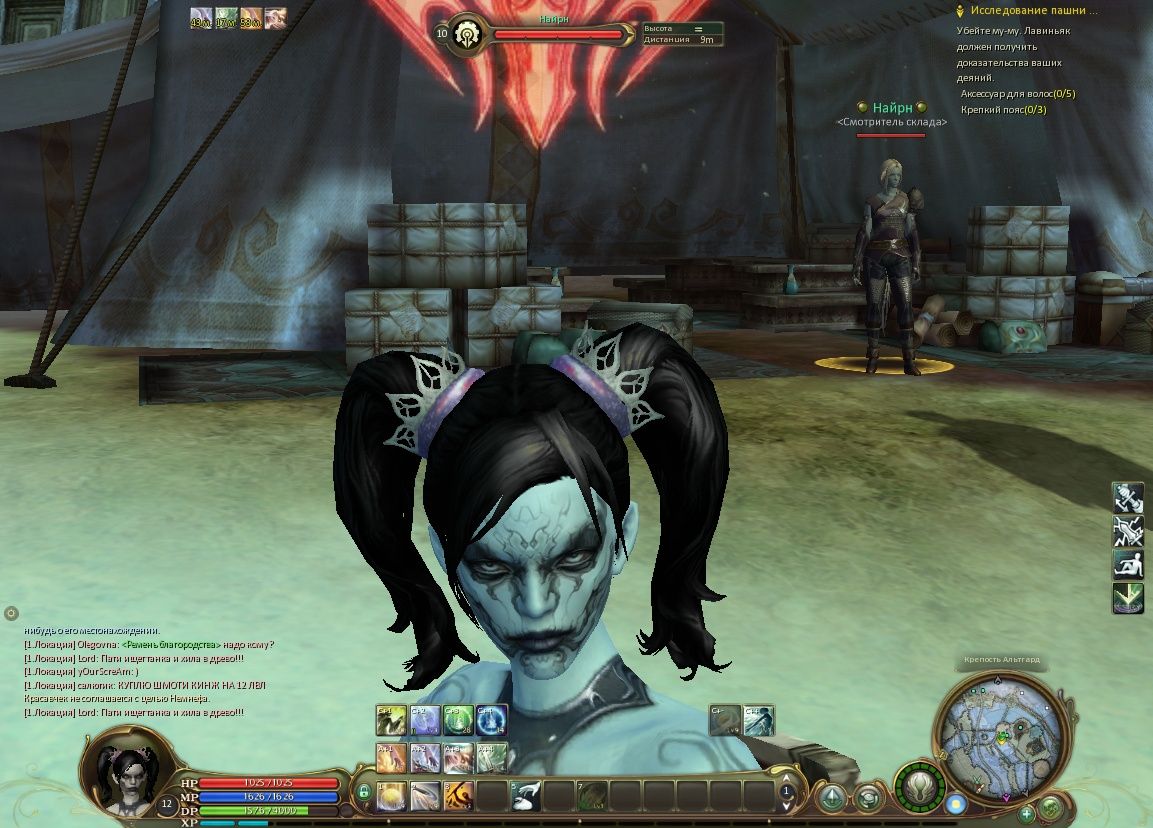
Task: Activate the blue glowing figure Ctrl+4 skill
Action: 492,720
